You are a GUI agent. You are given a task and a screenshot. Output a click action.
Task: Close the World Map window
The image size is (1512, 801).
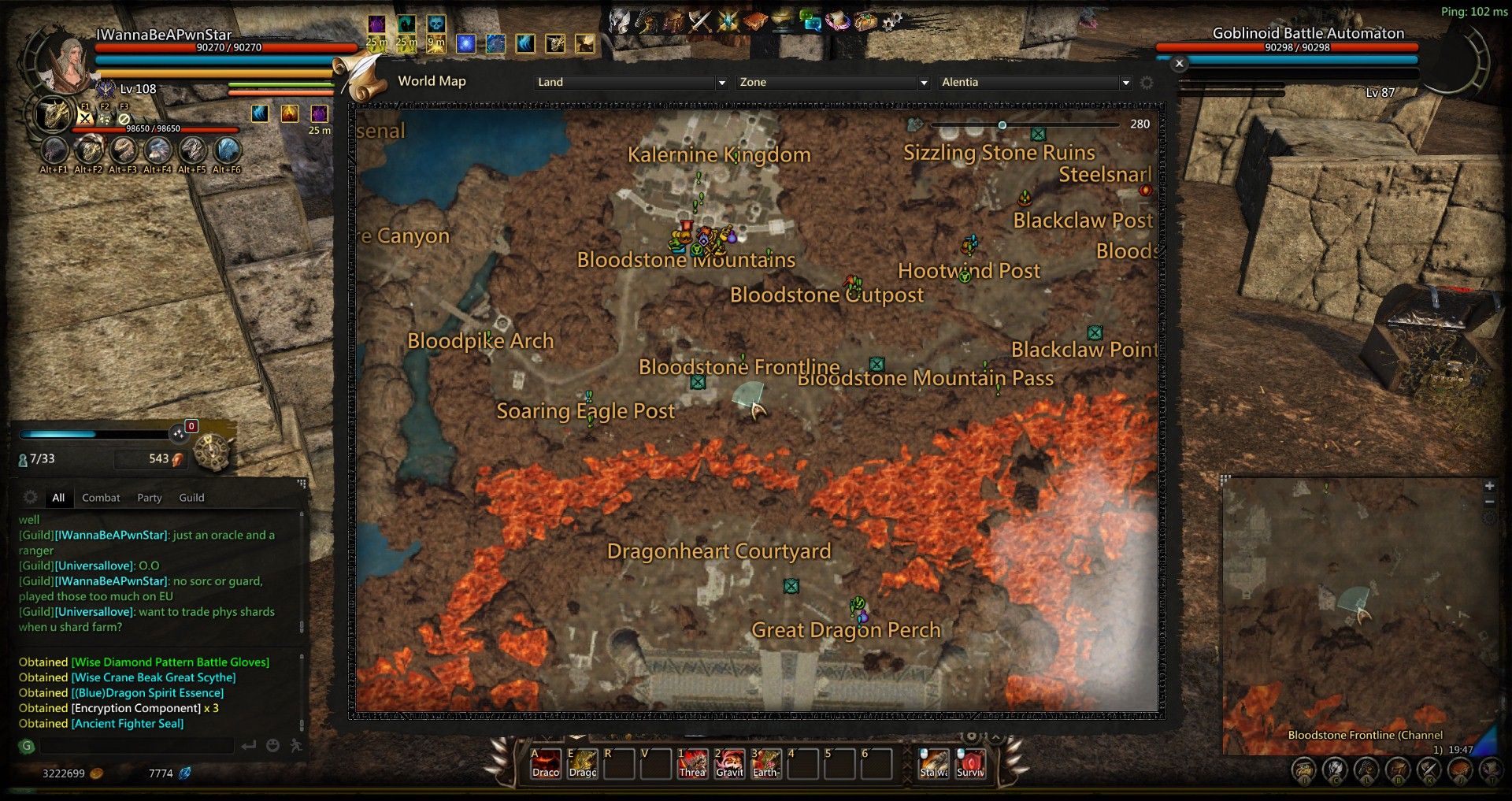click(x=1179, y=64)
